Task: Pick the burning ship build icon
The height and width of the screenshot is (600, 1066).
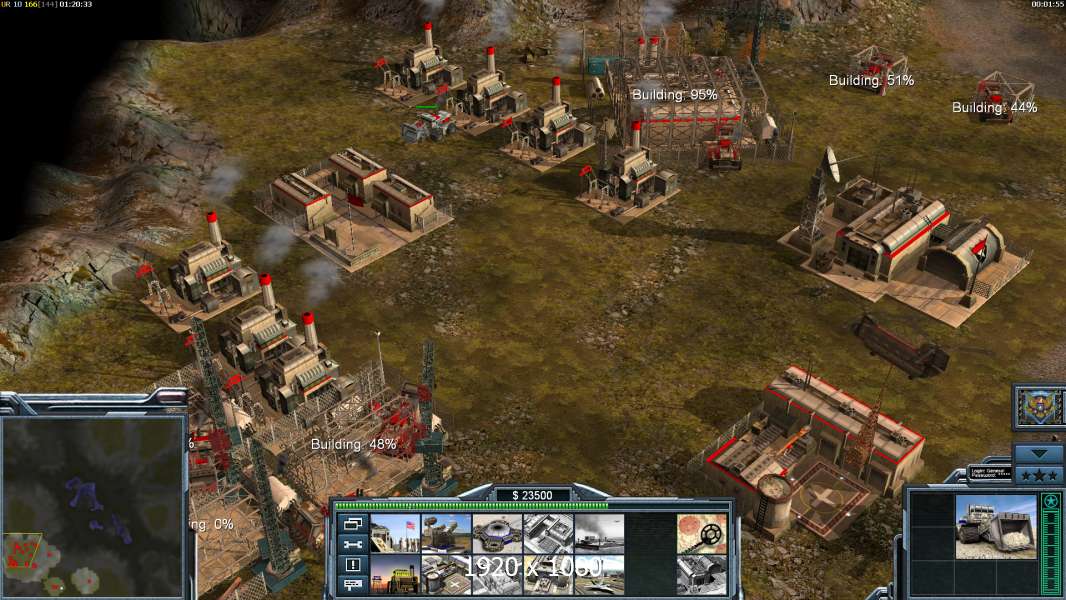Action: click(x=599, y=533)
